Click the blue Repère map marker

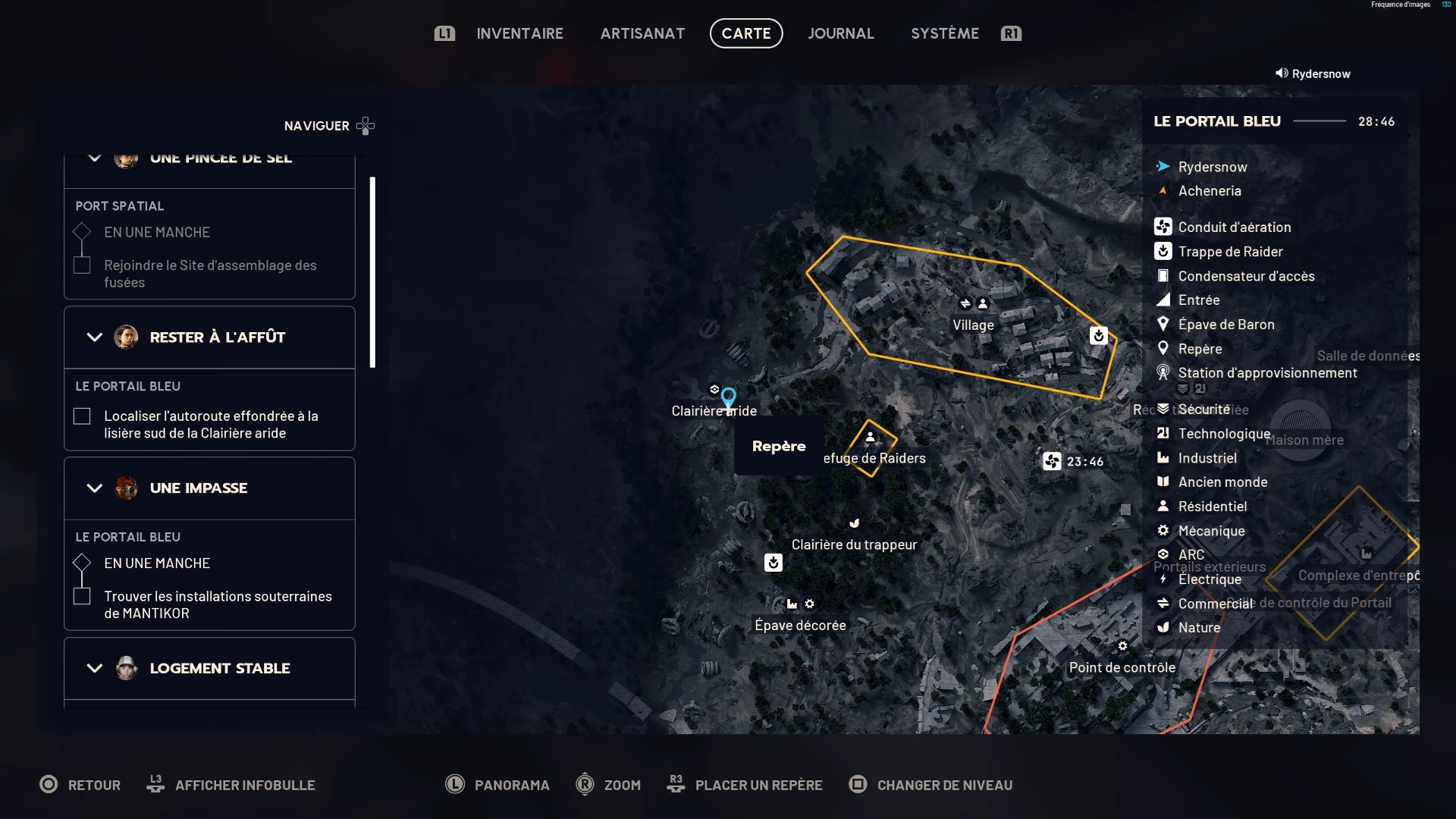728,397
